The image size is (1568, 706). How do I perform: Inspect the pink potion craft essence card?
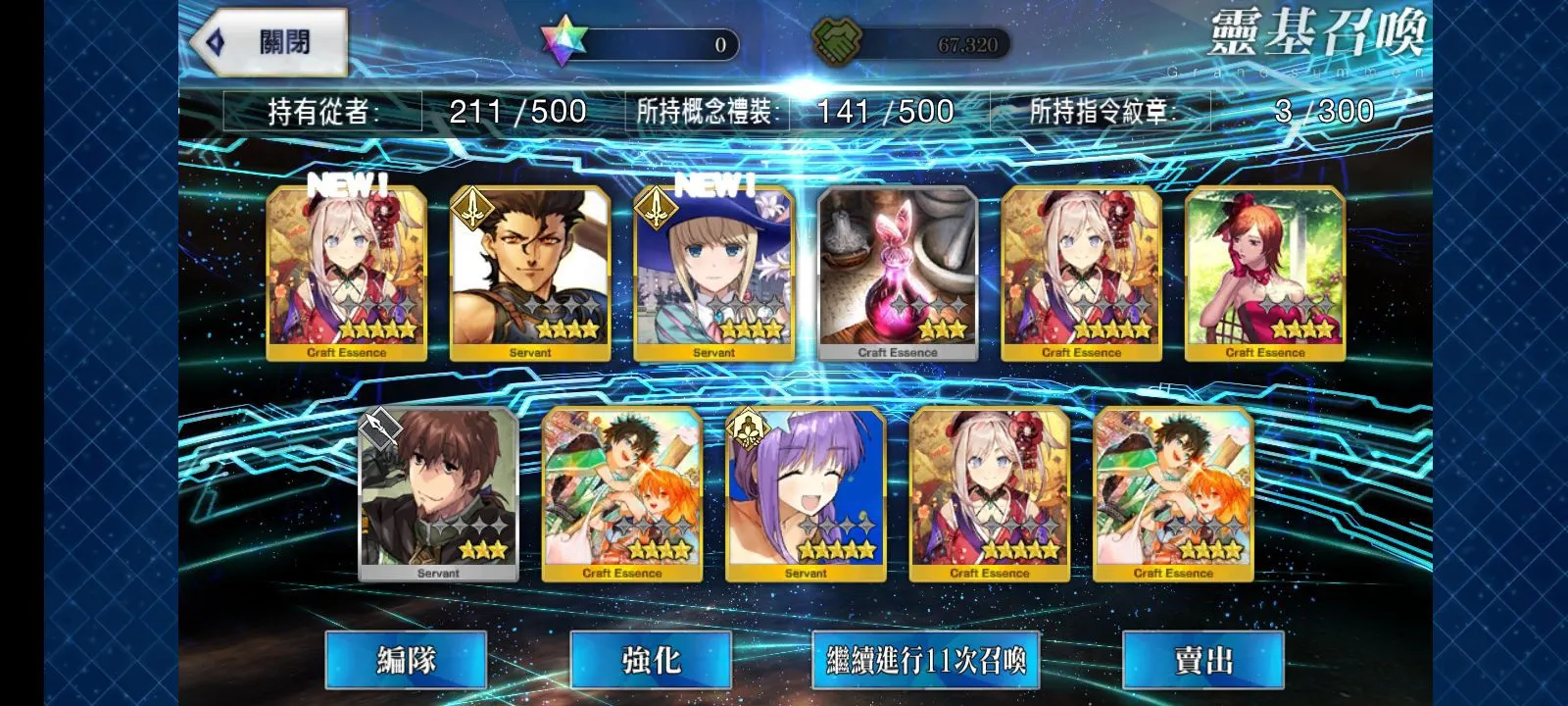(898, 273)
